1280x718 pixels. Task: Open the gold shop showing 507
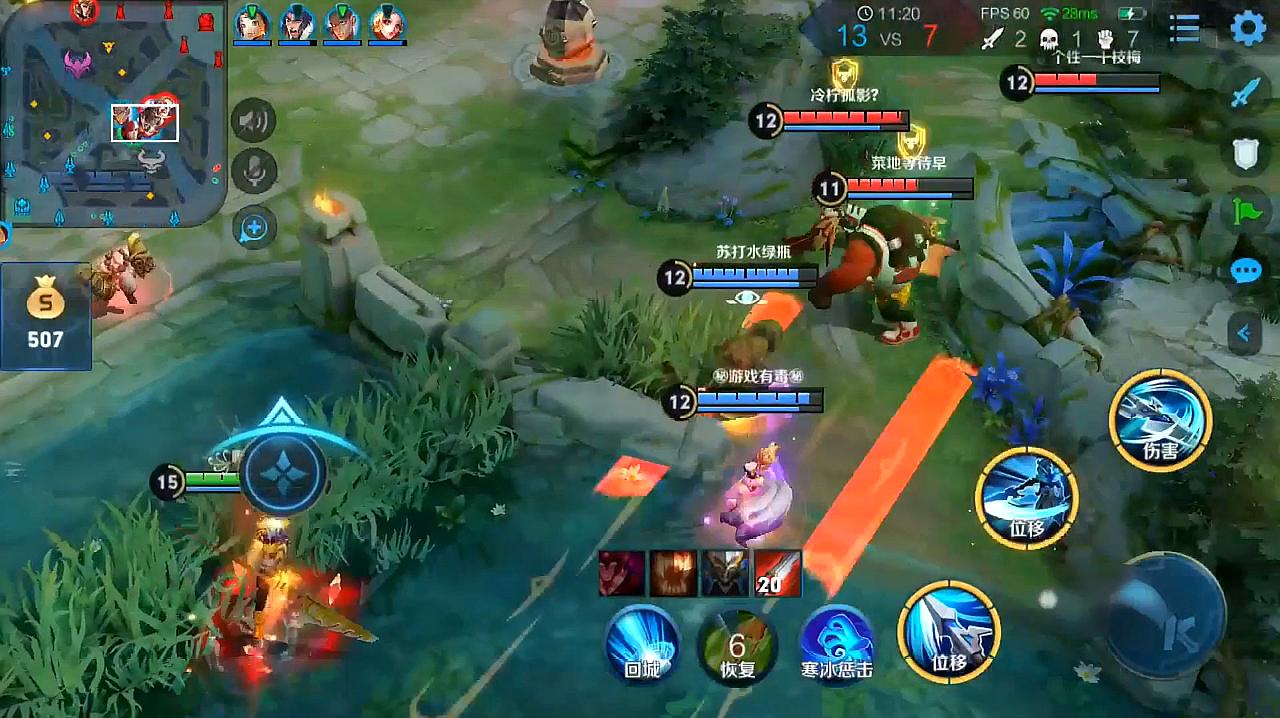click(x=45, y=317)
